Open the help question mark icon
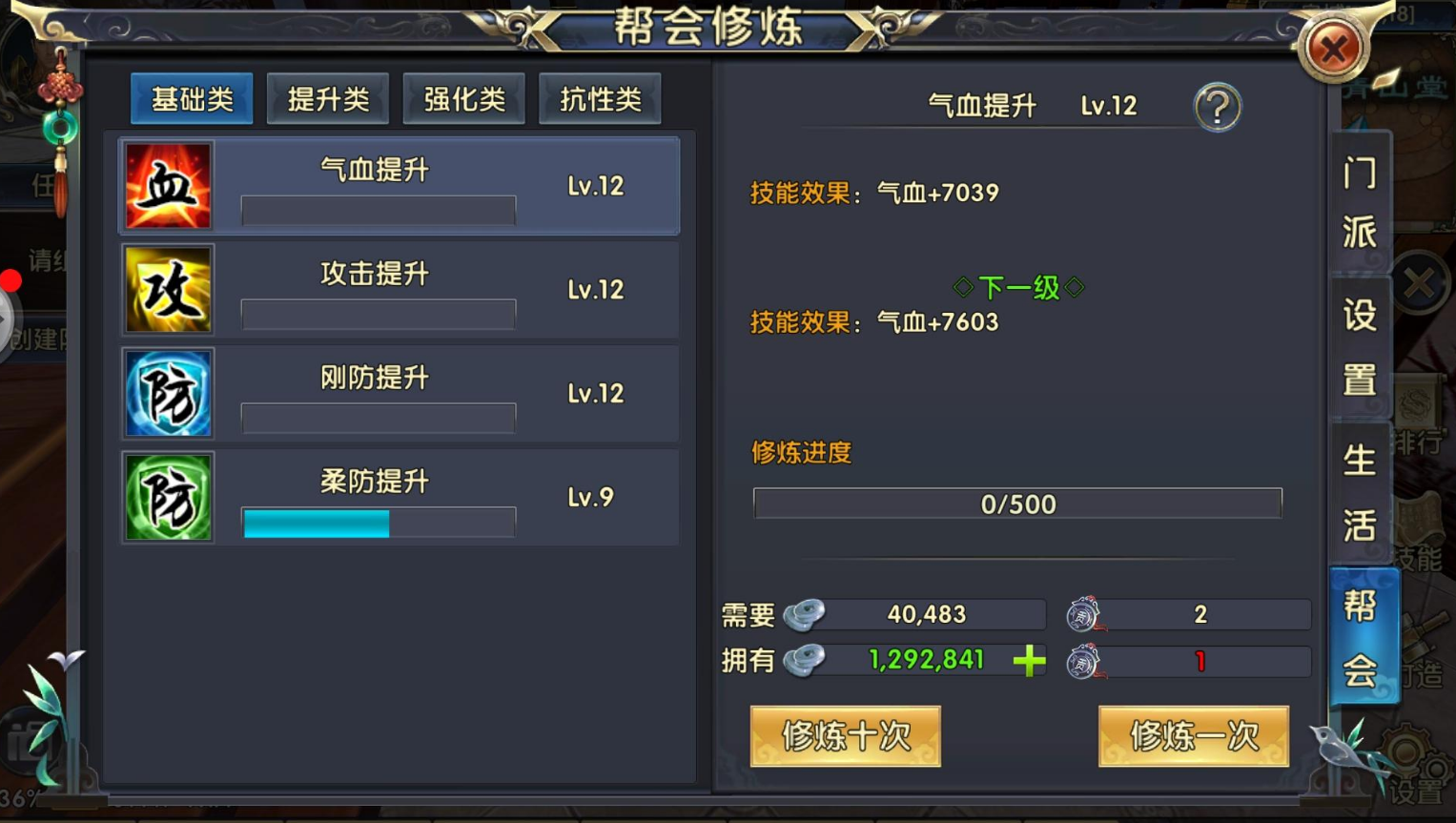The width and height of the screenshot is (1456, 823). tap(1217, 107)
